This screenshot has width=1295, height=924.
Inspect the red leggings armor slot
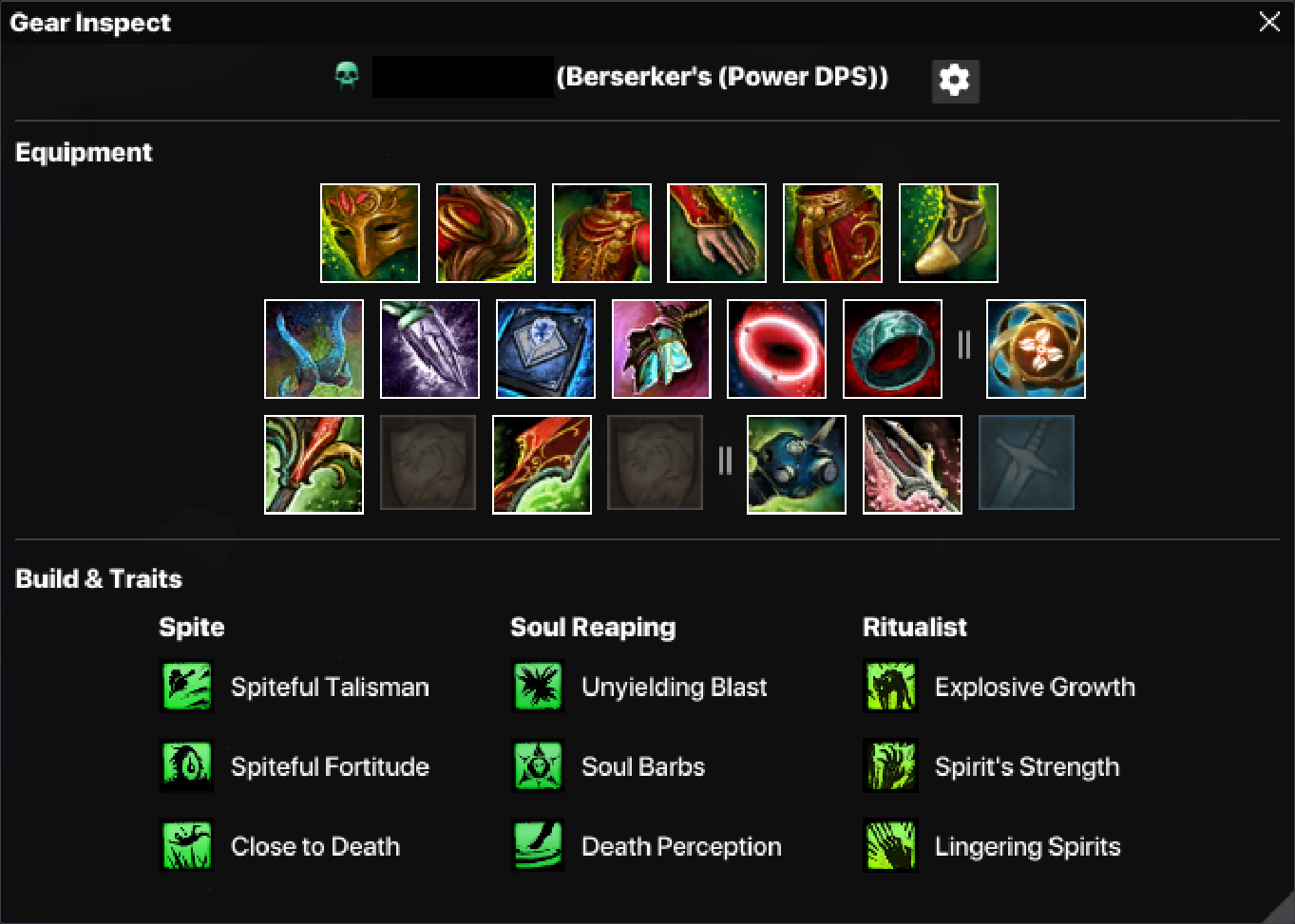832,234
